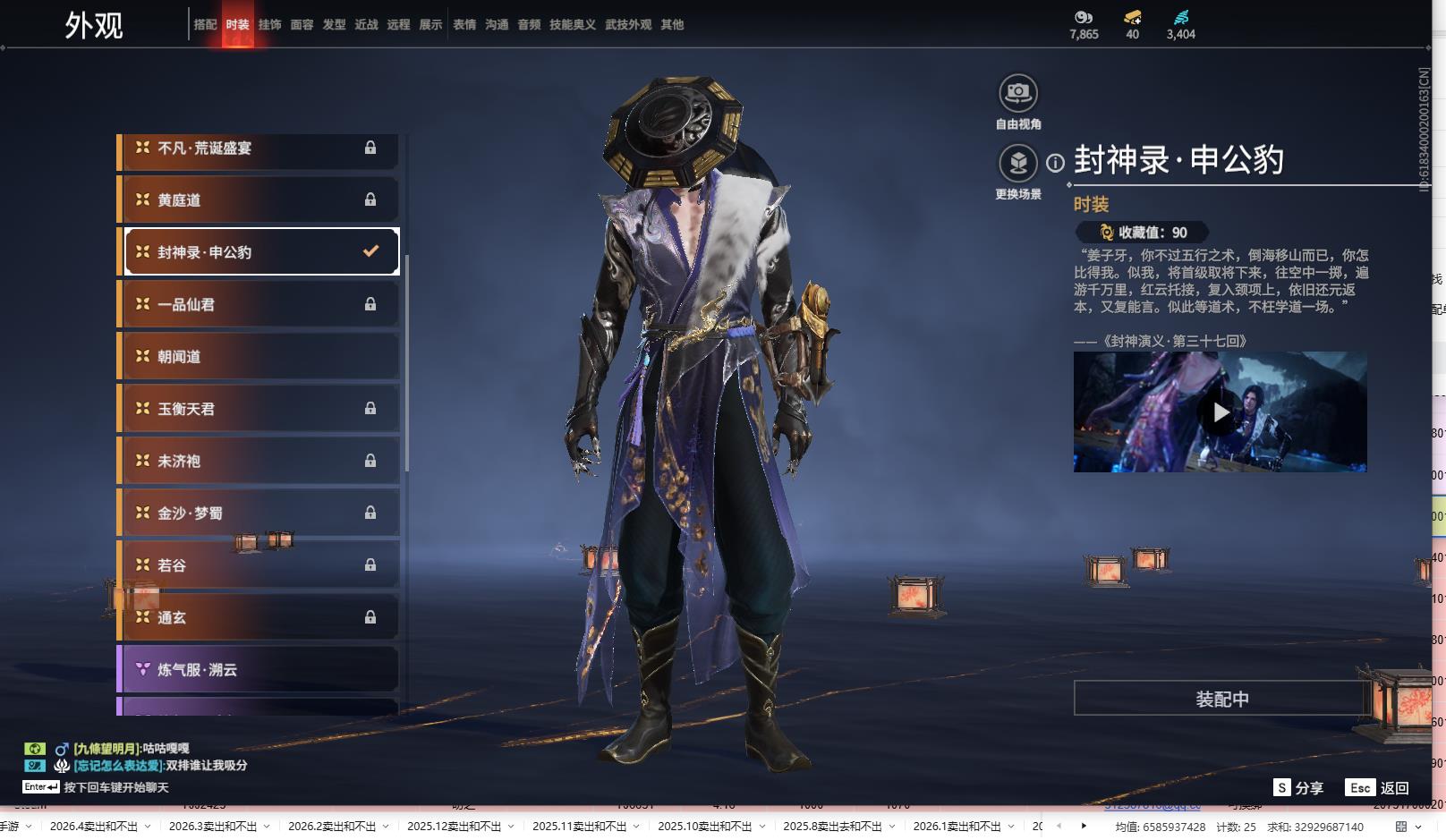Click the 更换场景 scene button

coord(1017,164)
